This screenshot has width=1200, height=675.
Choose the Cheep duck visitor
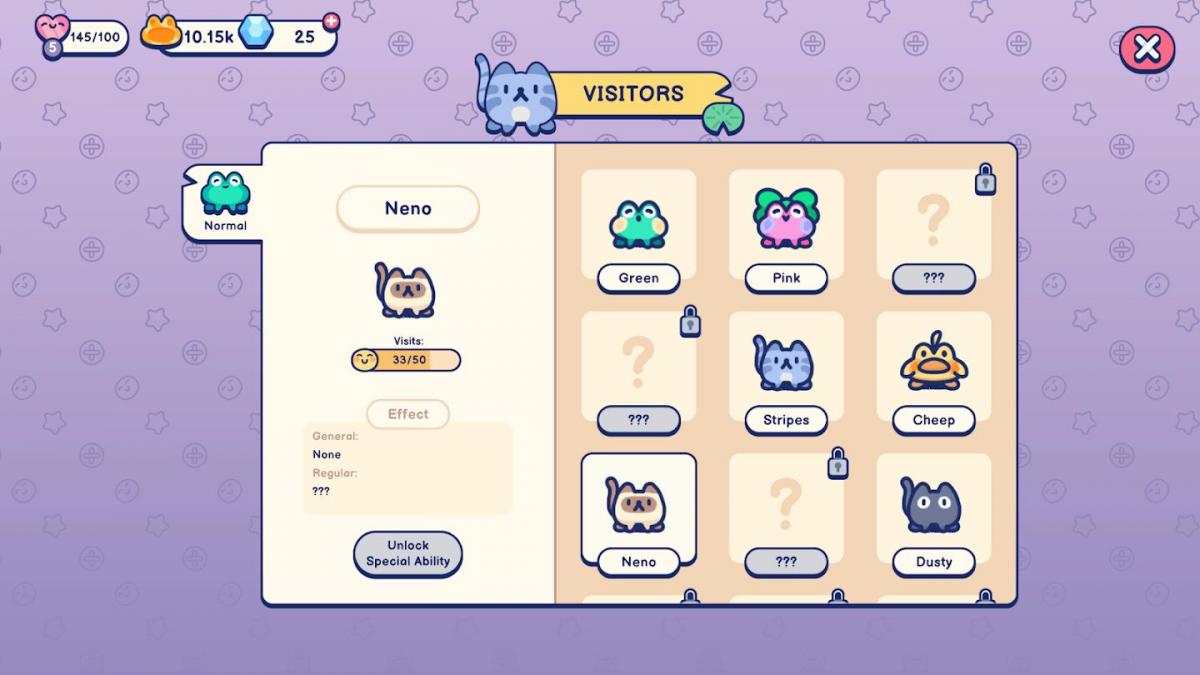coord(933,373)
